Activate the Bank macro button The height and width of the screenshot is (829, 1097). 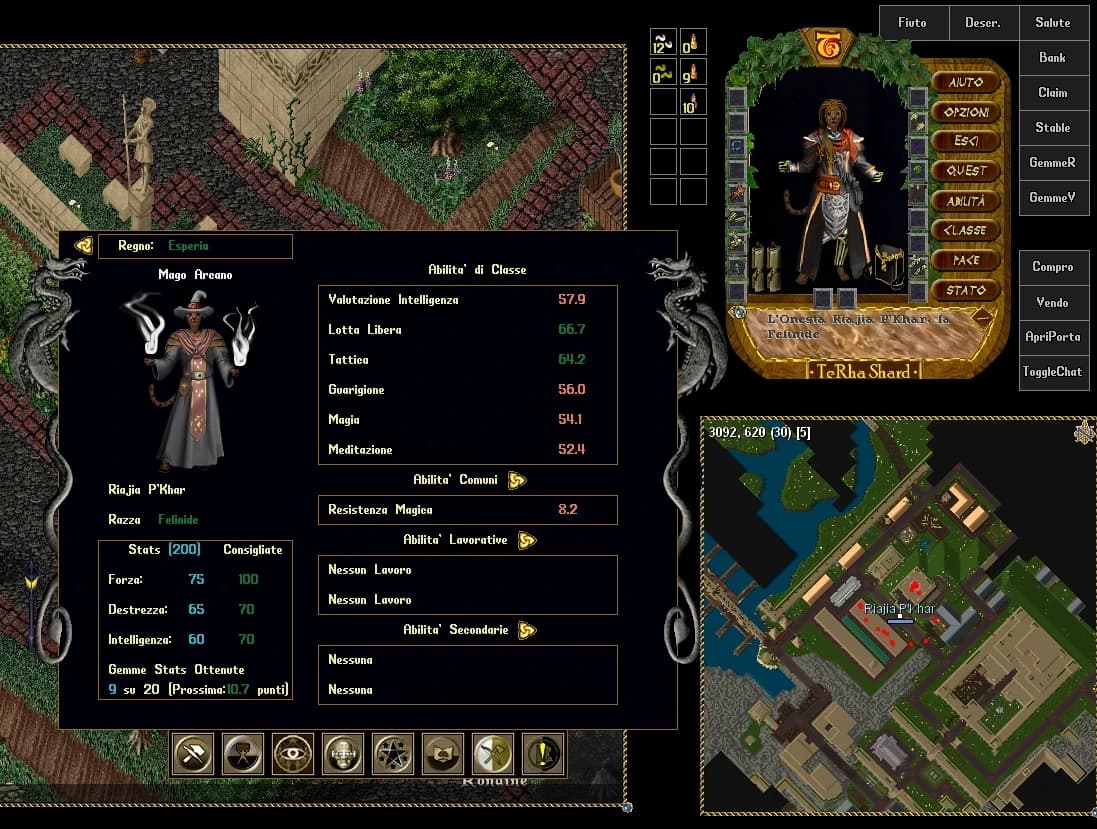pos(1053,58)
